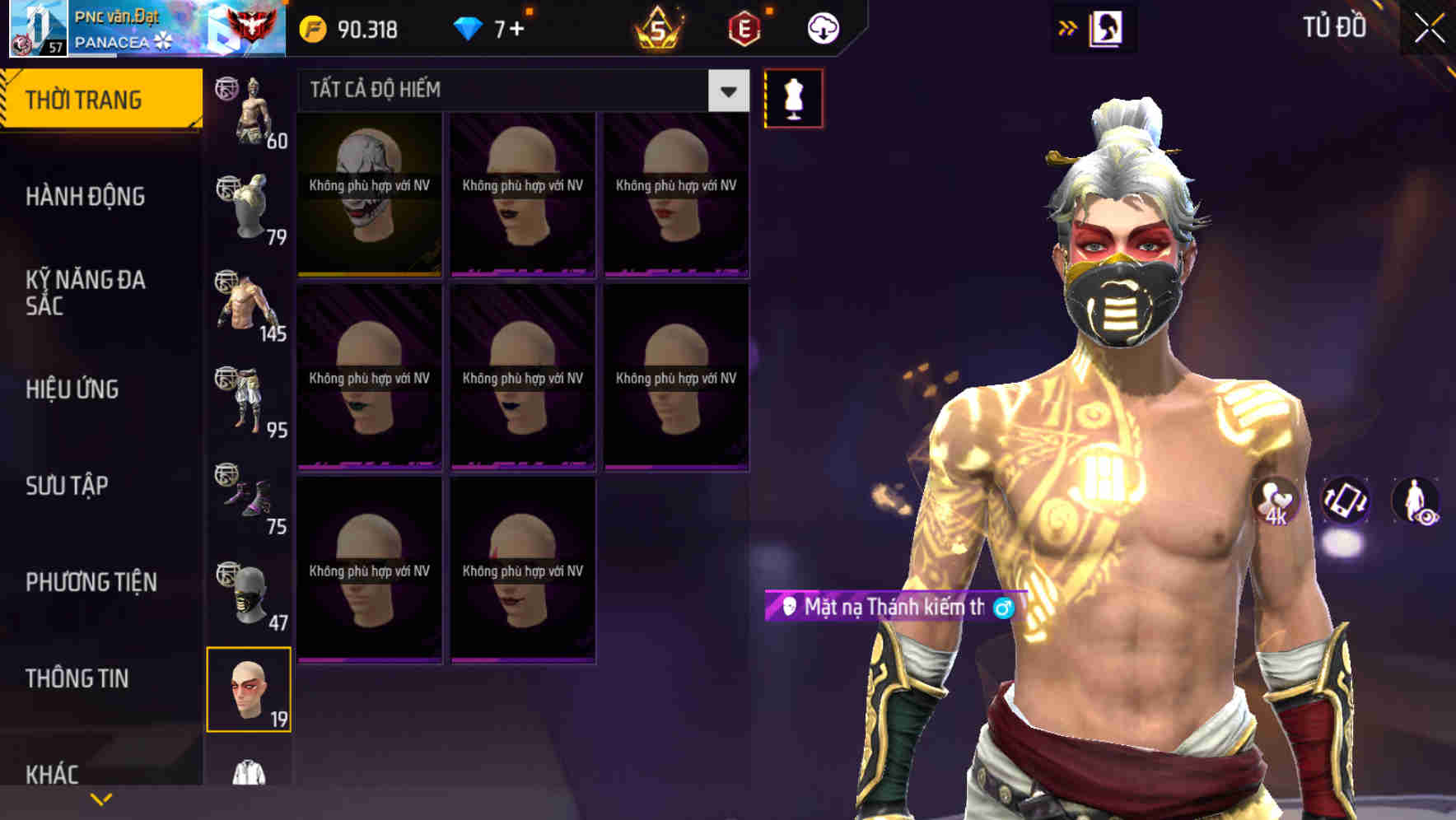Open the profile portrait icon near TỦ ĐỒ

click(x=1107, y=27)
